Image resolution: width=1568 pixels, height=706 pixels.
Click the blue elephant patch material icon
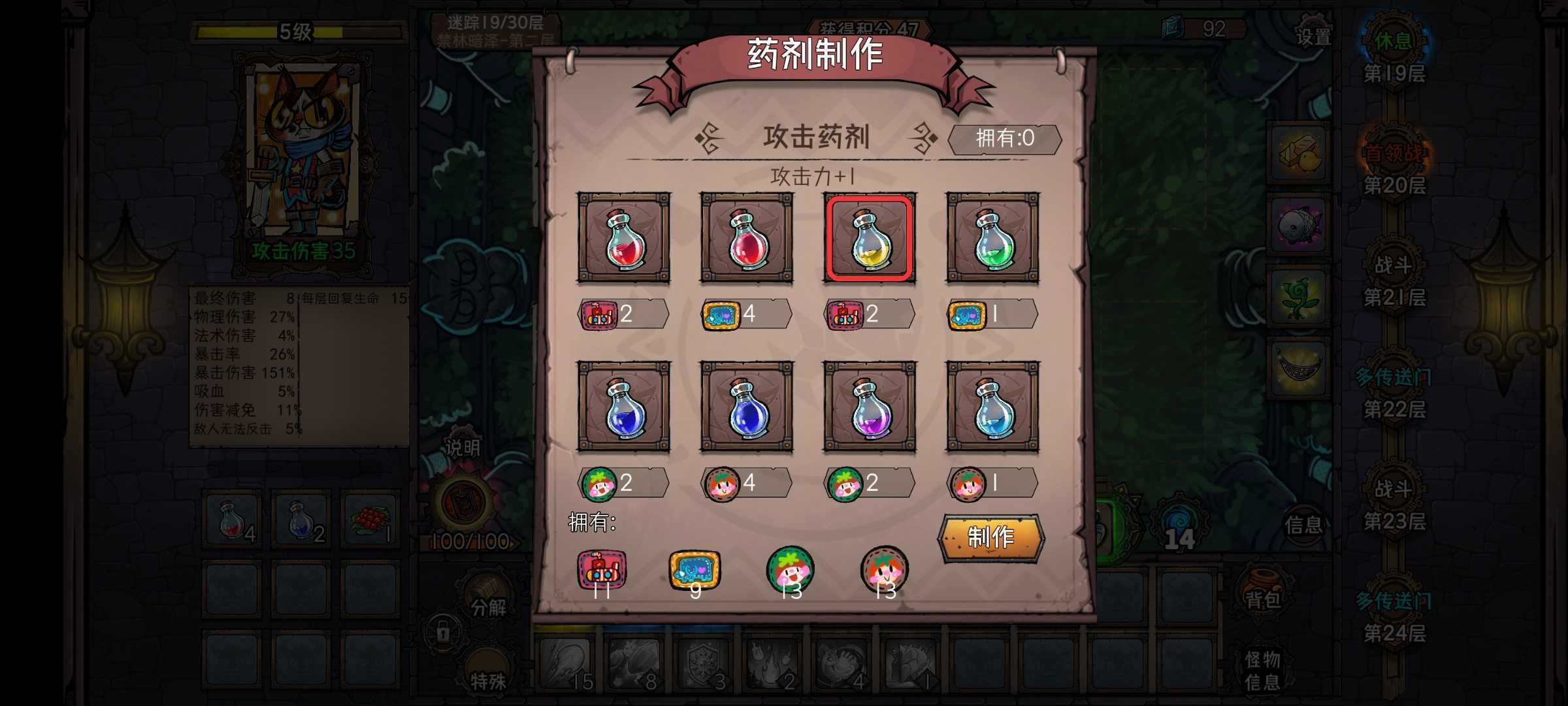coord(695,570)
